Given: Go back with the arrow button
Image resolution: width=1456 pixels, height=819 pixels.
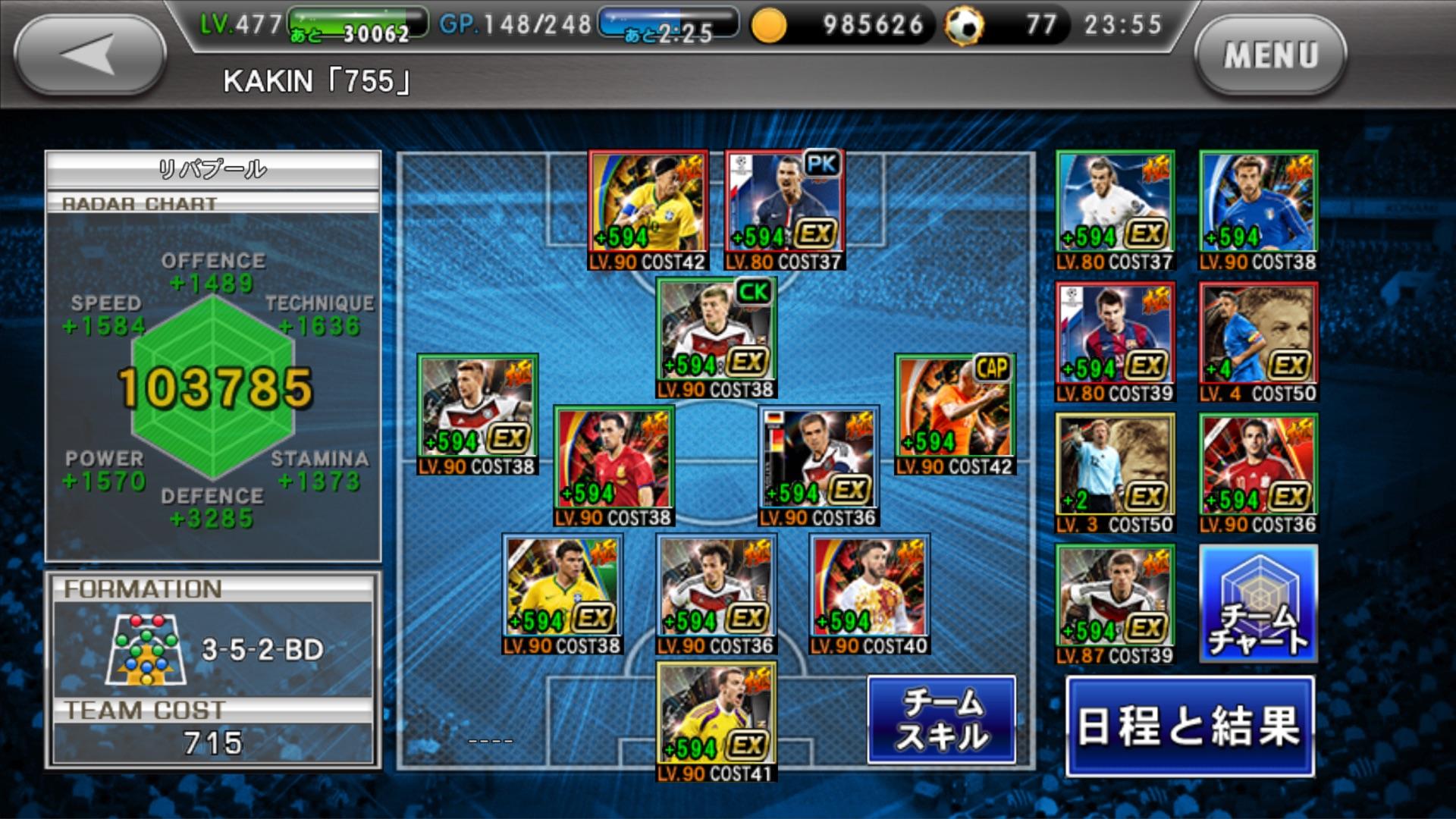Looking at the screenshot, I should [89, 55].
